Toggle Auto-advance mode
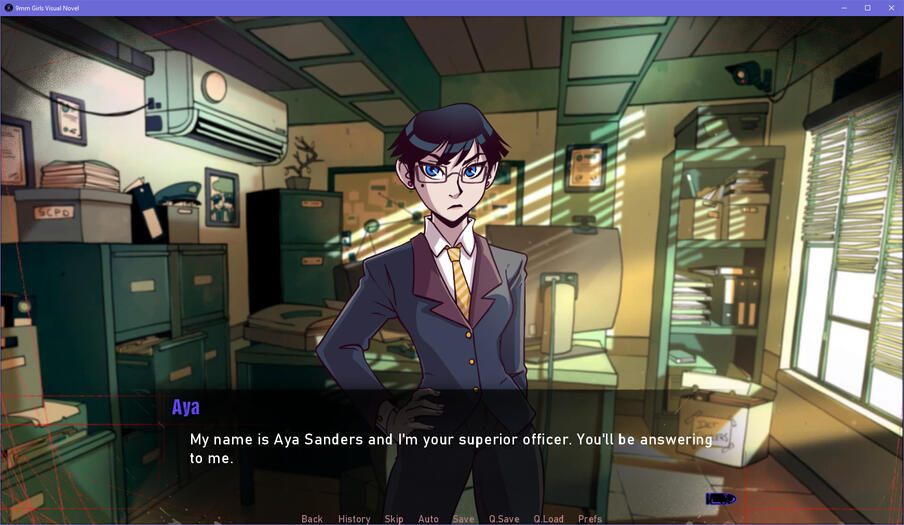Image resolution: width=904 pixels, height=525 pixels. click(428, 519)
